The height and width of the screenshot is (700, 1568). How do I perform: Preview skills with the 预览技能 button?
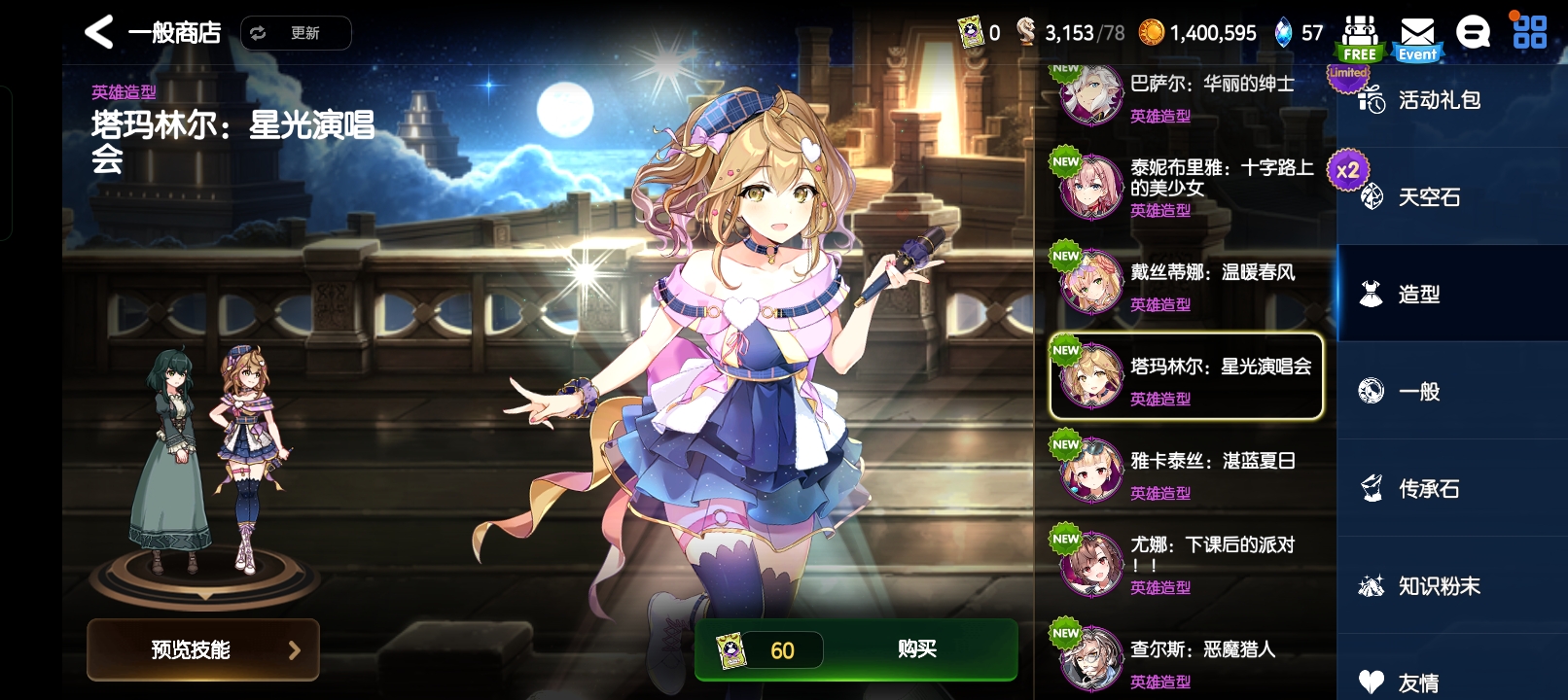coord(203,649)
